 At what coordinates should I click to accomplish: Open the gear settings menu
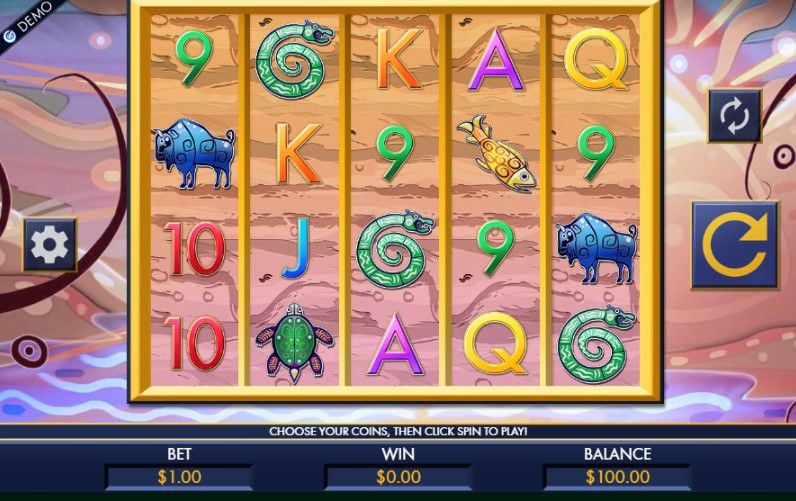(x=50, y=244)
